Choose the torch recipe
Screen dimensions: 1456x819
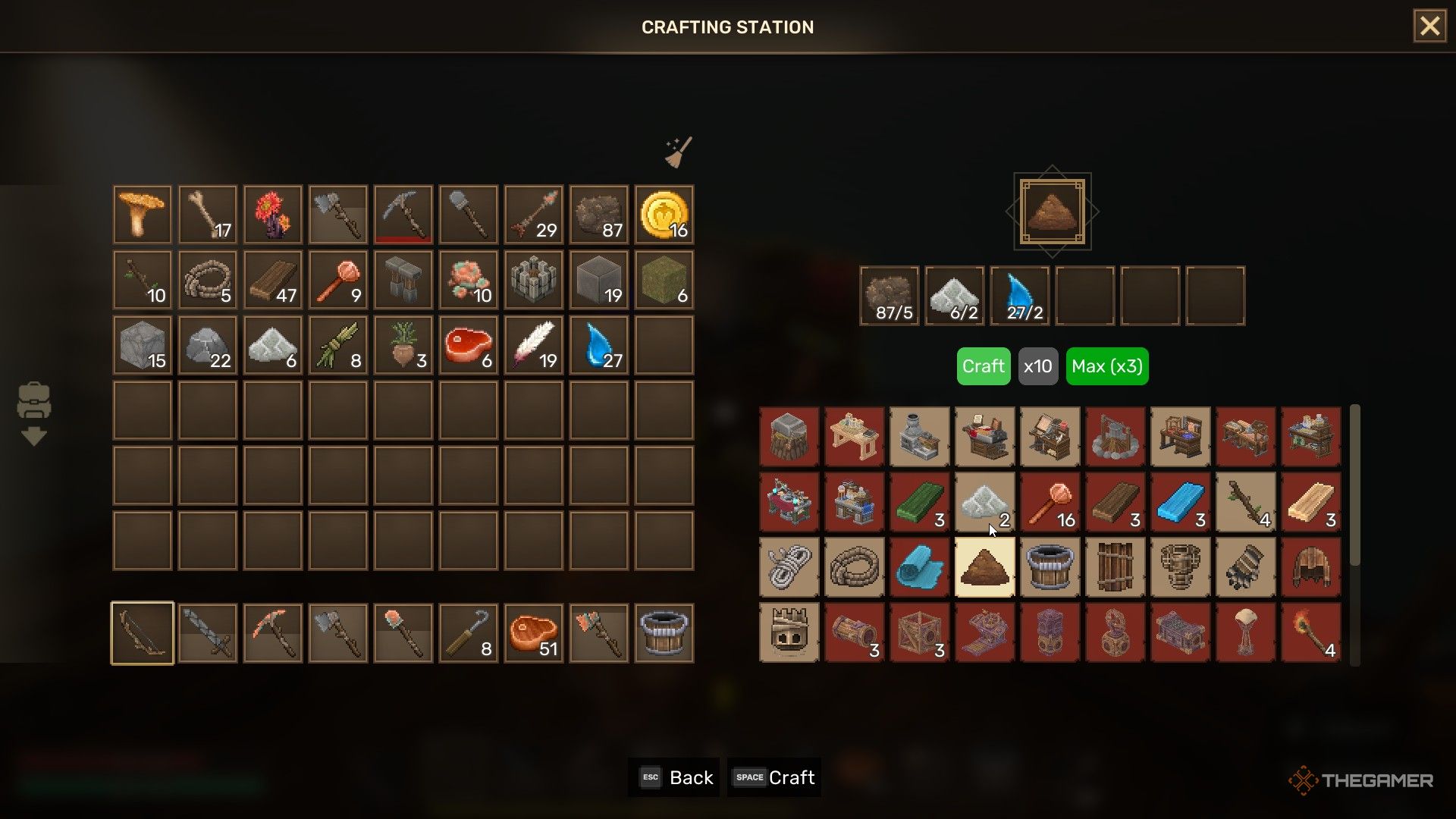1310,632
